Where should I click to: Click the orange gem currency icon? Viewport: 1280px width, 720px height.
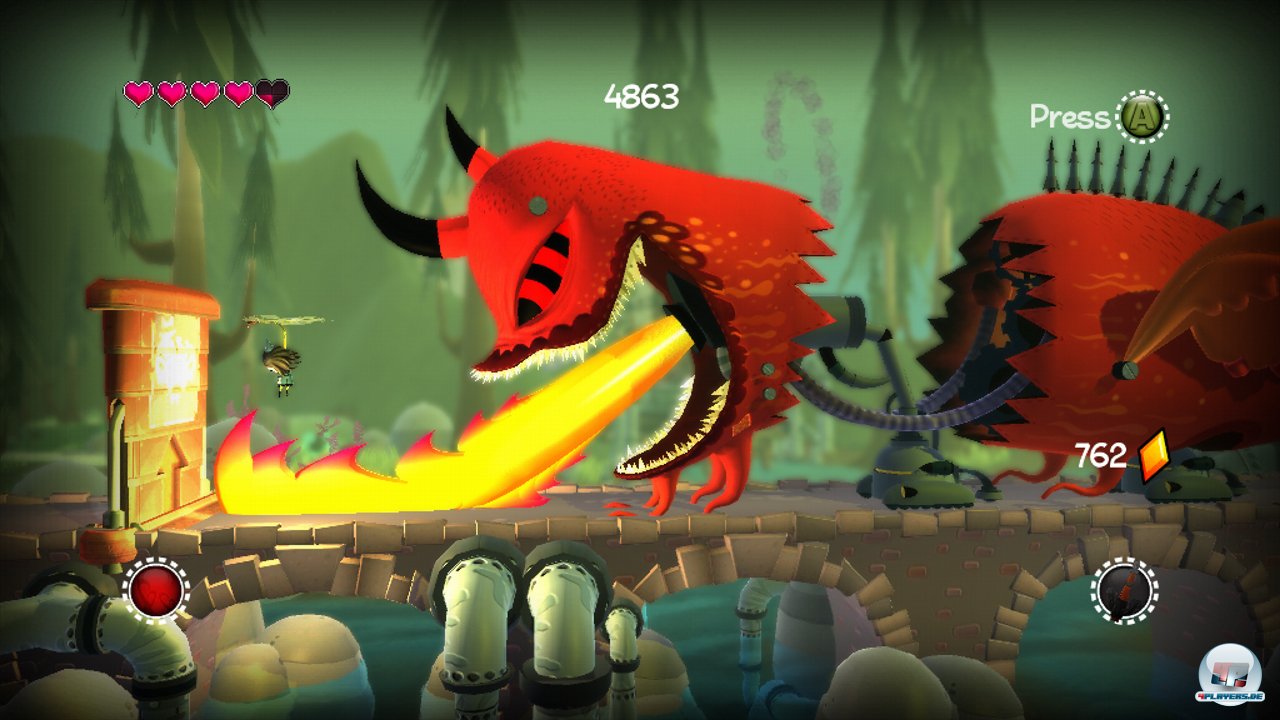(1152, 456)
